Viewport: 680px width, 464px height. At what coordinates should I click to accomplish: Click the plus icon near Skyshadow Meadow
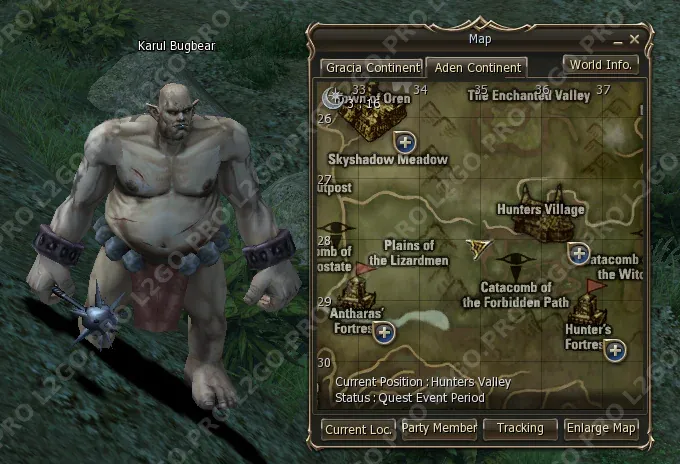(x=405, y=139)
